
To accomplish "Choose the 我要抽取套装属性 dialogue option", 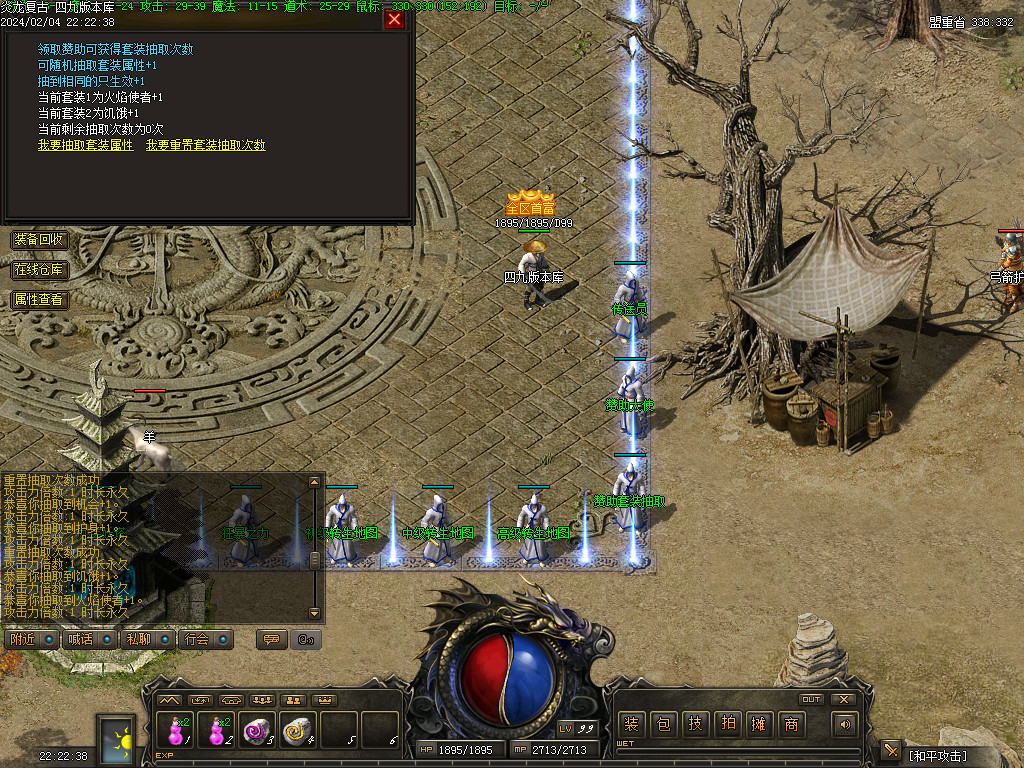I will click(85, 145).
